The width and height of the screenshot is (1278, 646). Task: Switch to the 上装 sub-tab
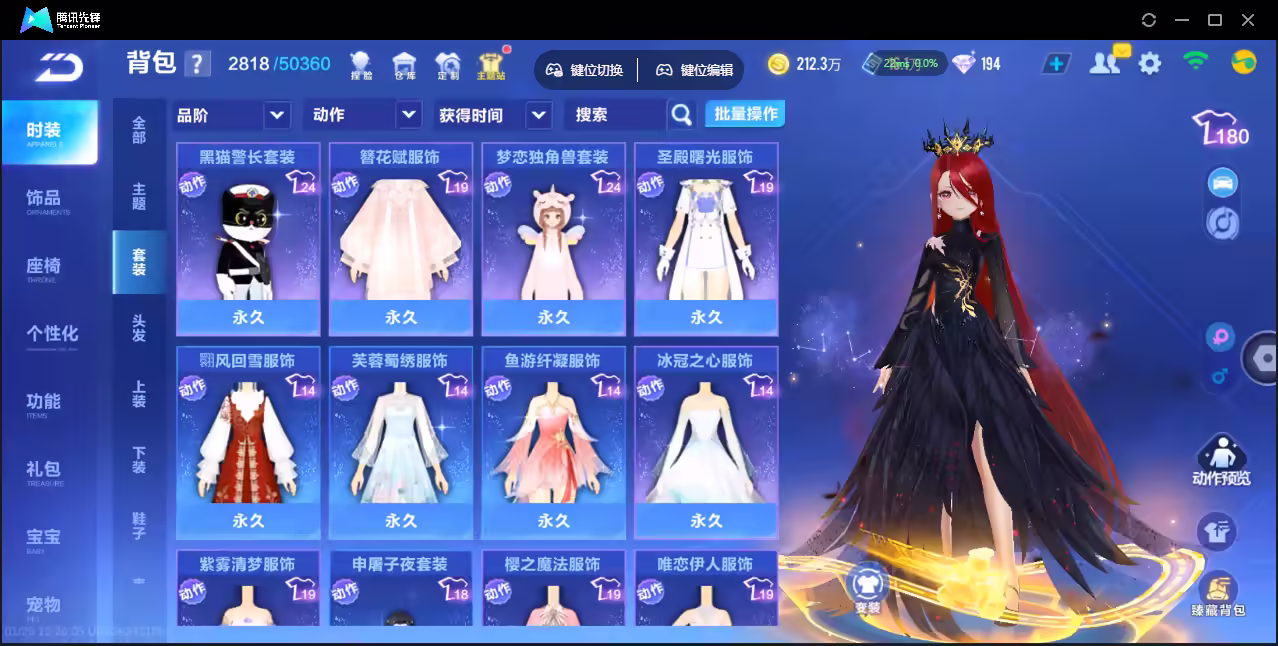[x=139, y=393]
